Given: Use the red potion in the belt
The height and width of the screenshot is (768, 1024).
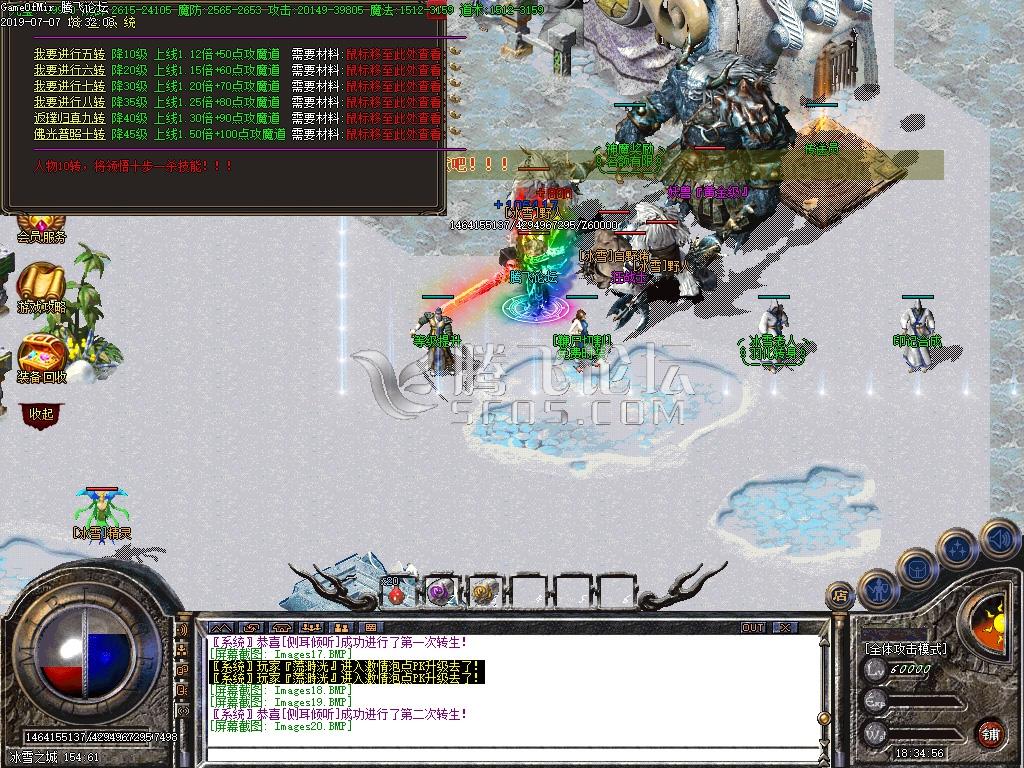Looking at the screenshot, I should [x=397, y=593].
